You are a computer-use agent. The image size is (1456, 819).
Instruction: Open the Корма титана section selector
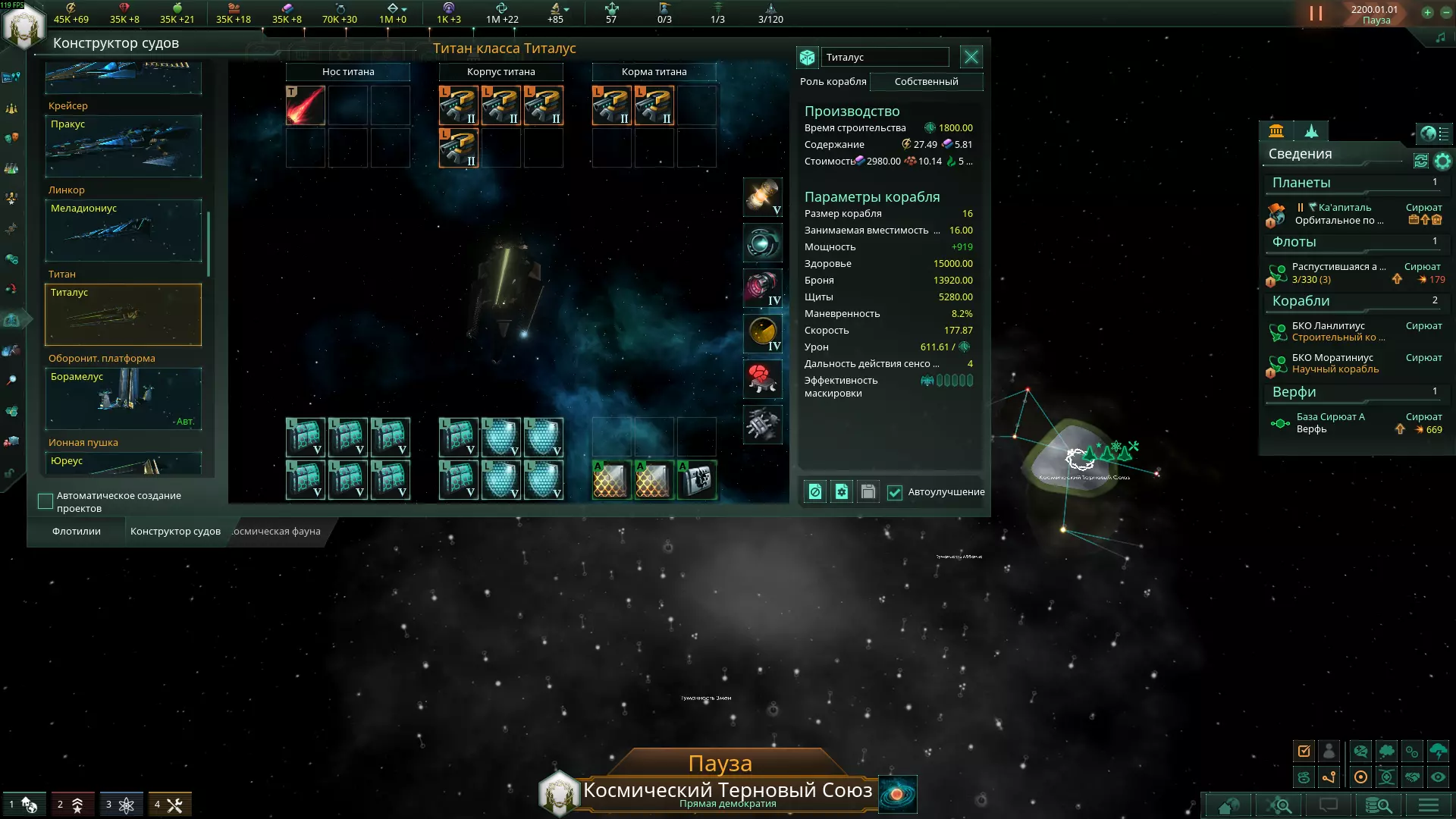(654, 72)
